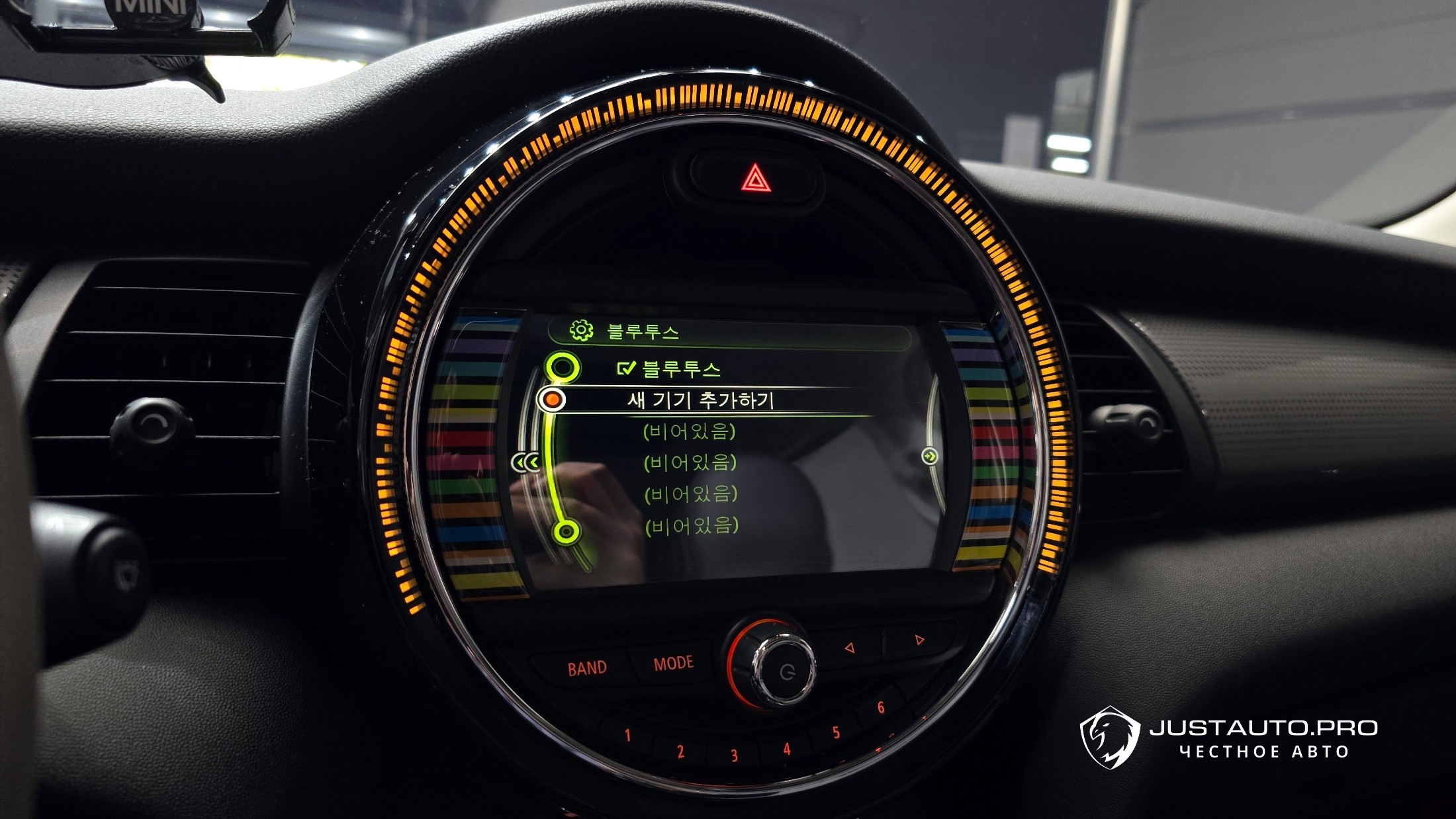Screen dimensions: 1456x819
Task: Open the right-side green arrow panel
Action: (930, 456)
